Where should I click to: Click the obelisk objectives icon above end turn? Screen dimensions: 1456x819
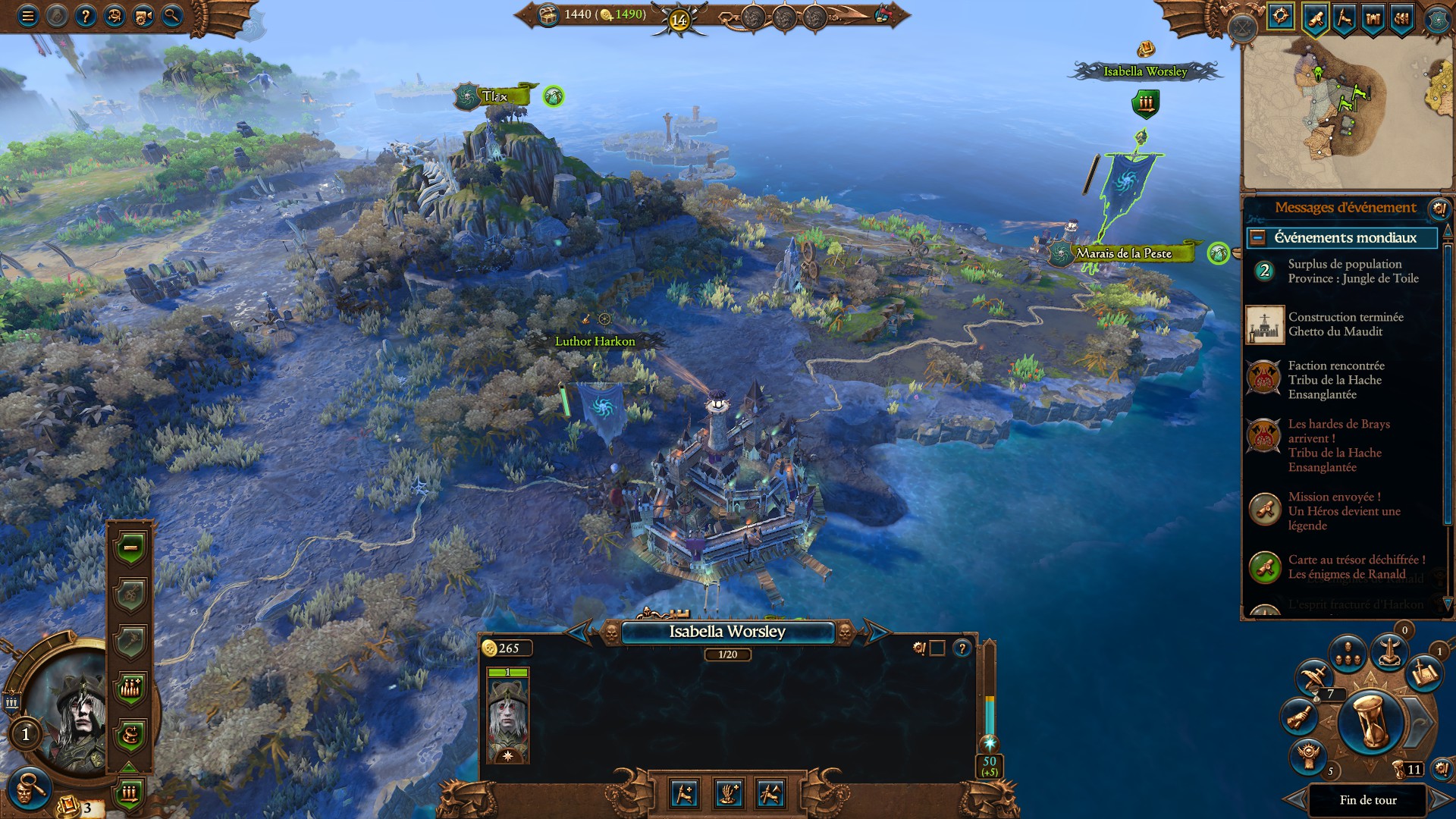pos(1389,653)
